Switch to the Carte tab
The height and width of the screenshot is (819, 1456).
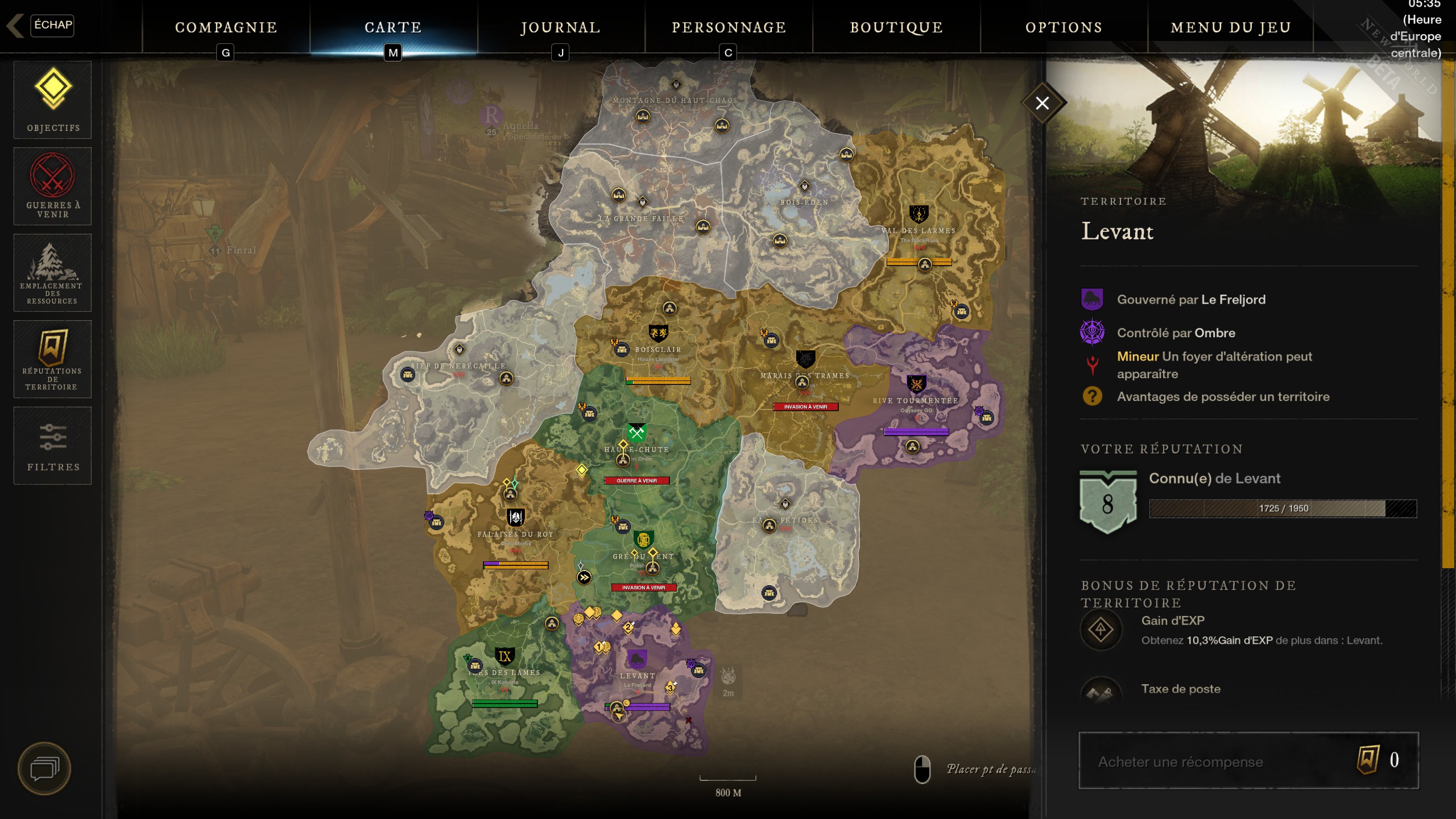click(x=393, y=27)
